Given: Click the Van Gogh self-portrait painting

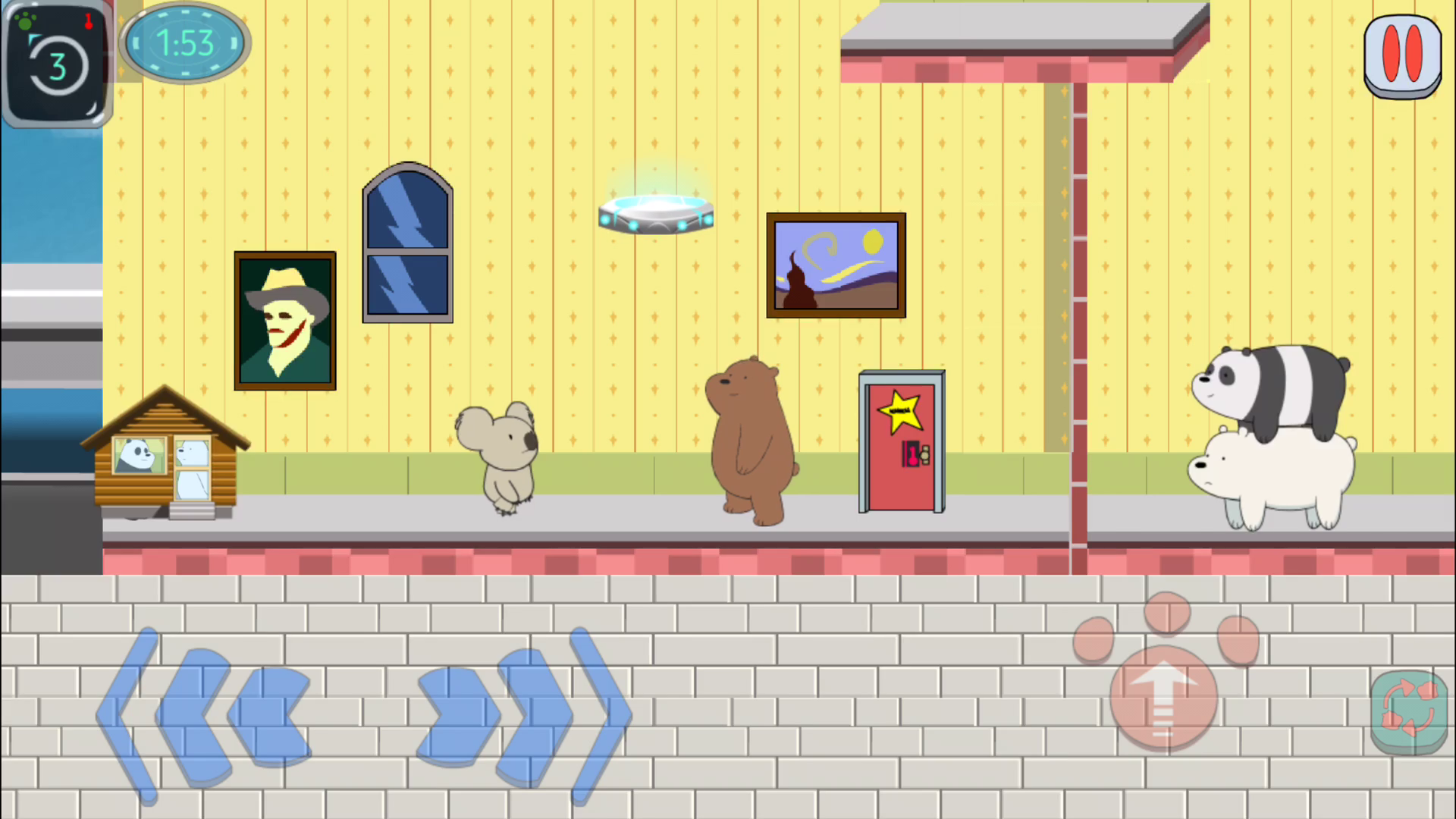Looking at the screenshot, I should coord(284,320).
